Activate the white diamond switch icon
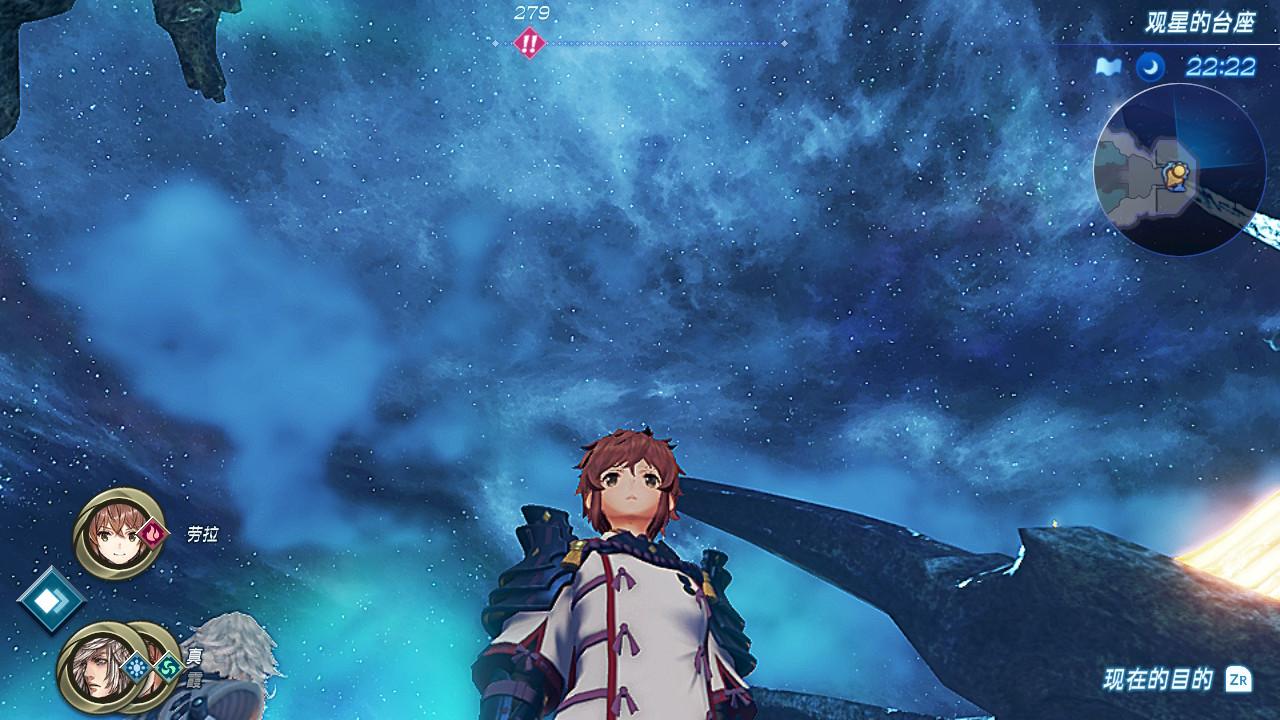The image size is (1280, 720). [50, 599]
